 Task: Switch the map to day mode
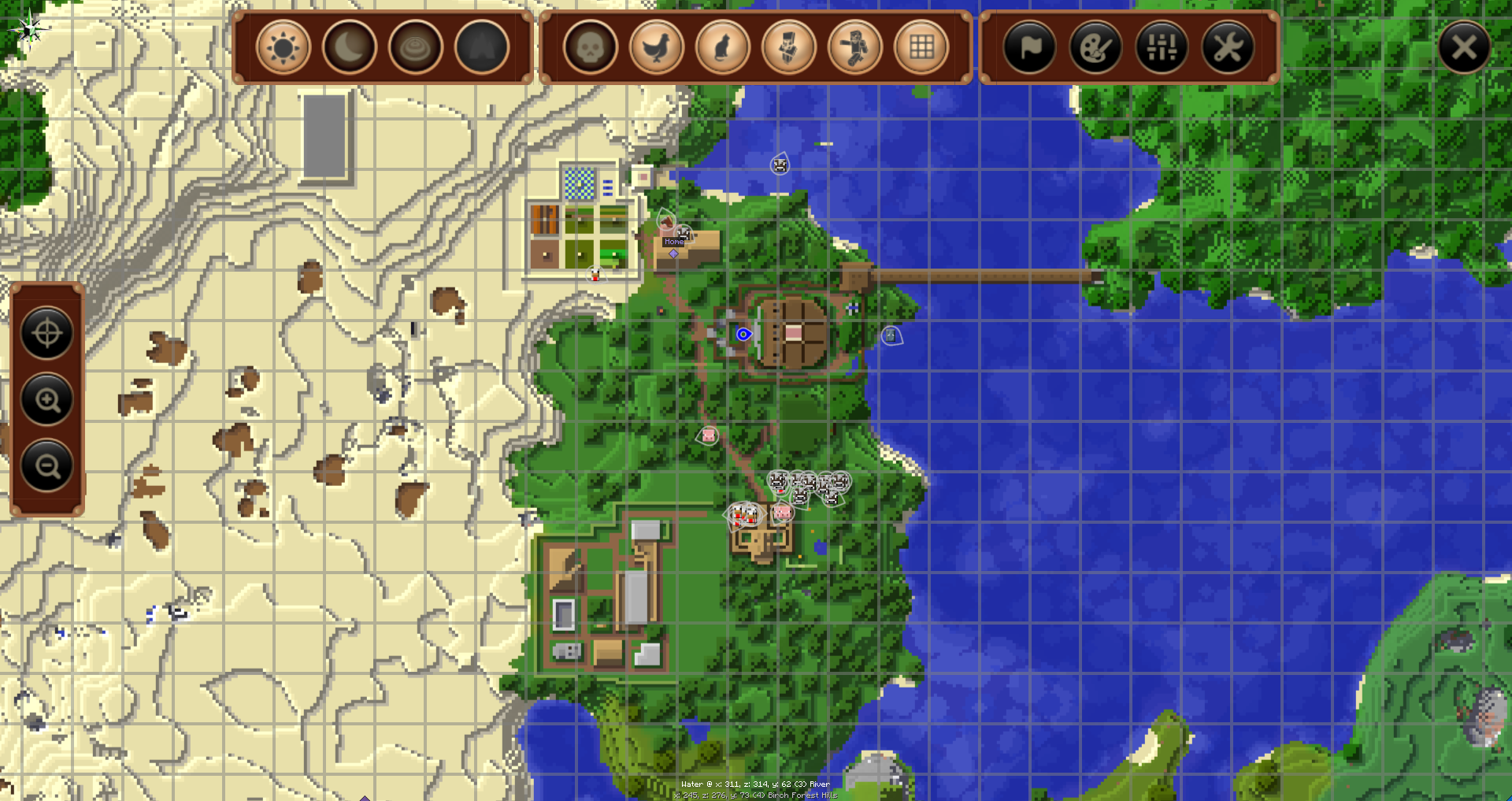tap(283, 48)
